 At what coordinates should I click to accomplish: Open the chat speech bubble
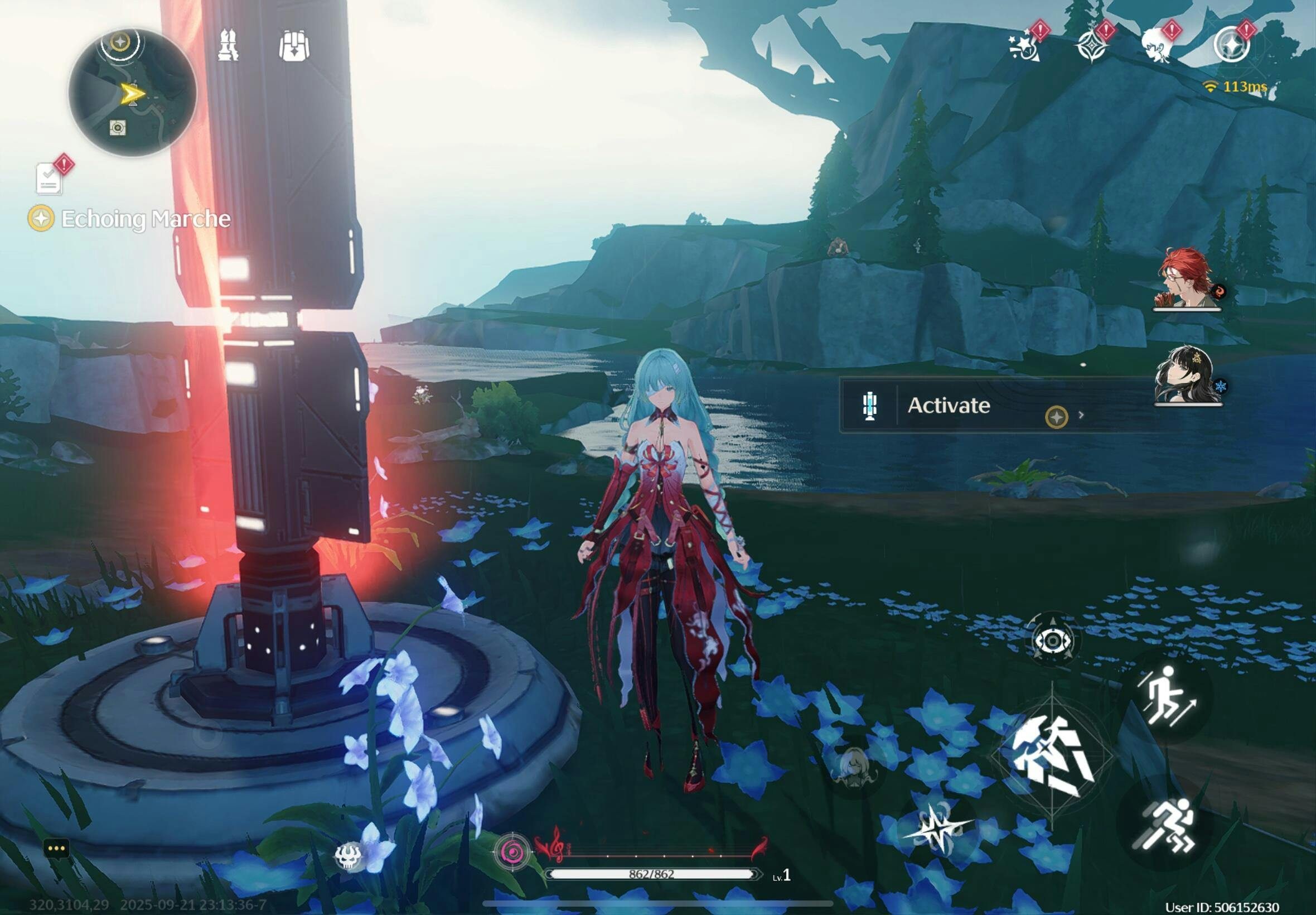coord(57,849)
